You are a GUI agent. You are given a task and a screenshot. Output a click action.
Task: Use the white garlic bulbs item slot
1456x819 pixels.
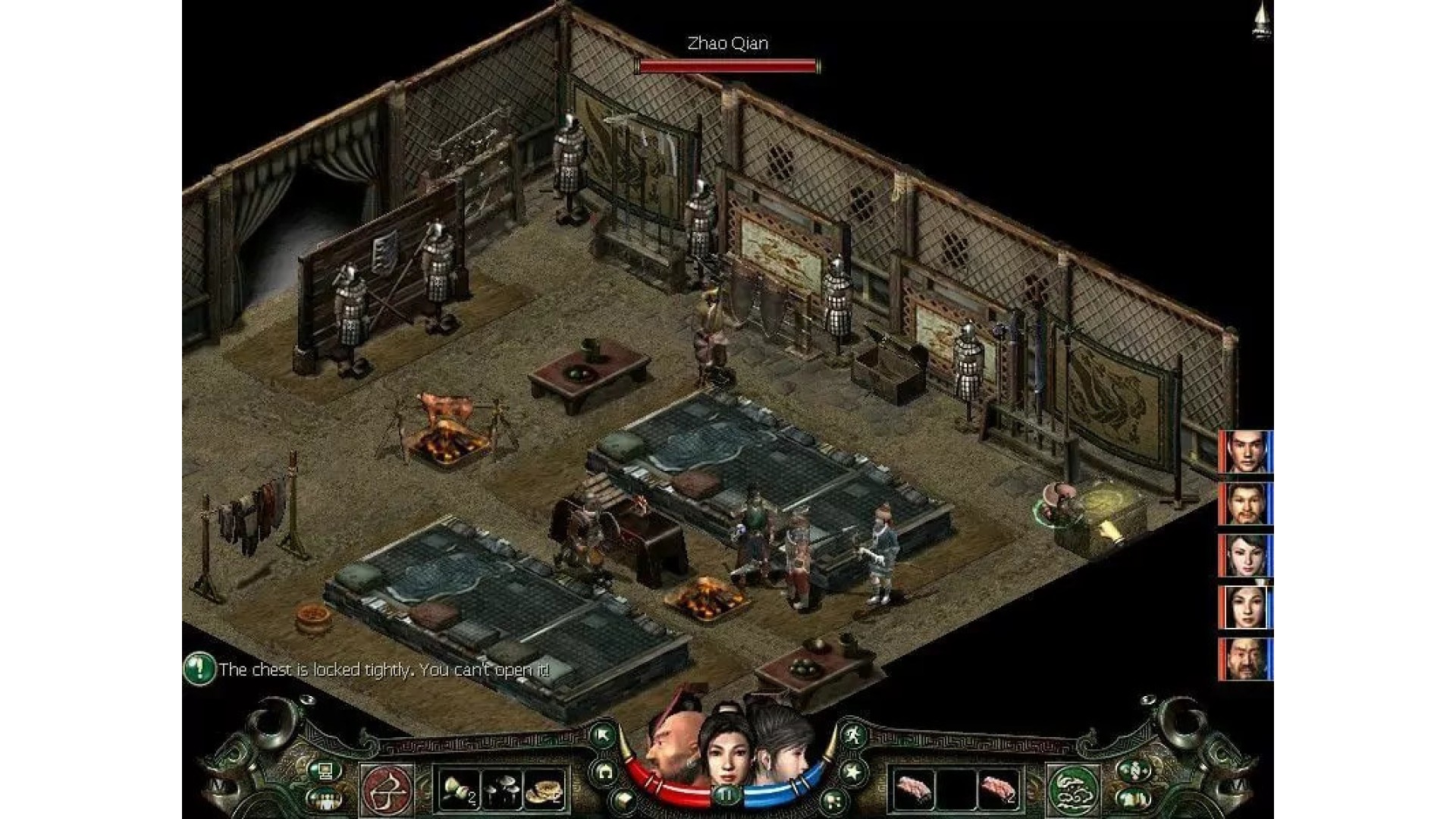tap(460, 790)
